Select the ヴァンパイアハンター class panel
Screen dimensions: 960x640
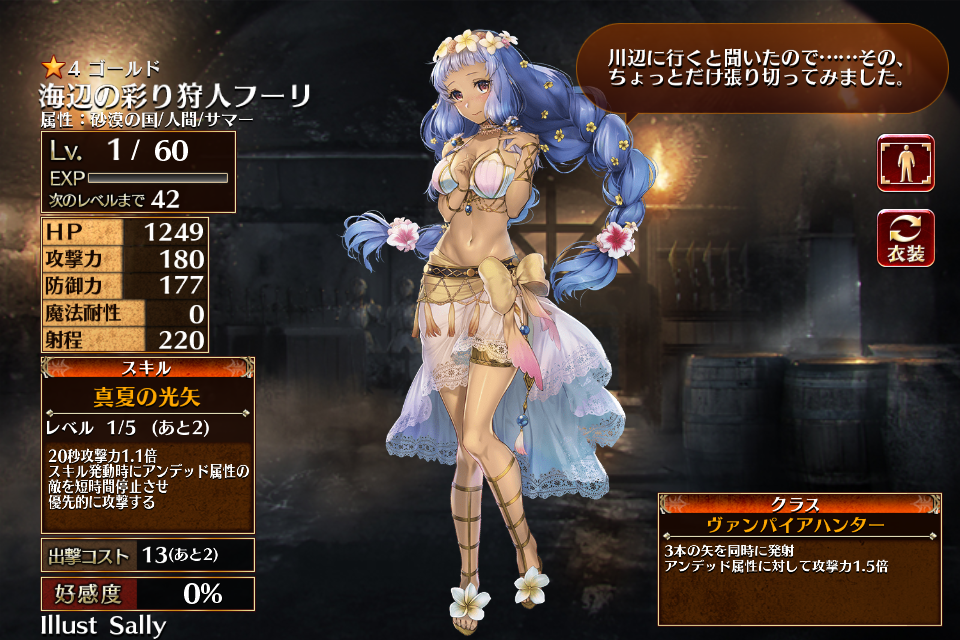[x=798, y=558]
